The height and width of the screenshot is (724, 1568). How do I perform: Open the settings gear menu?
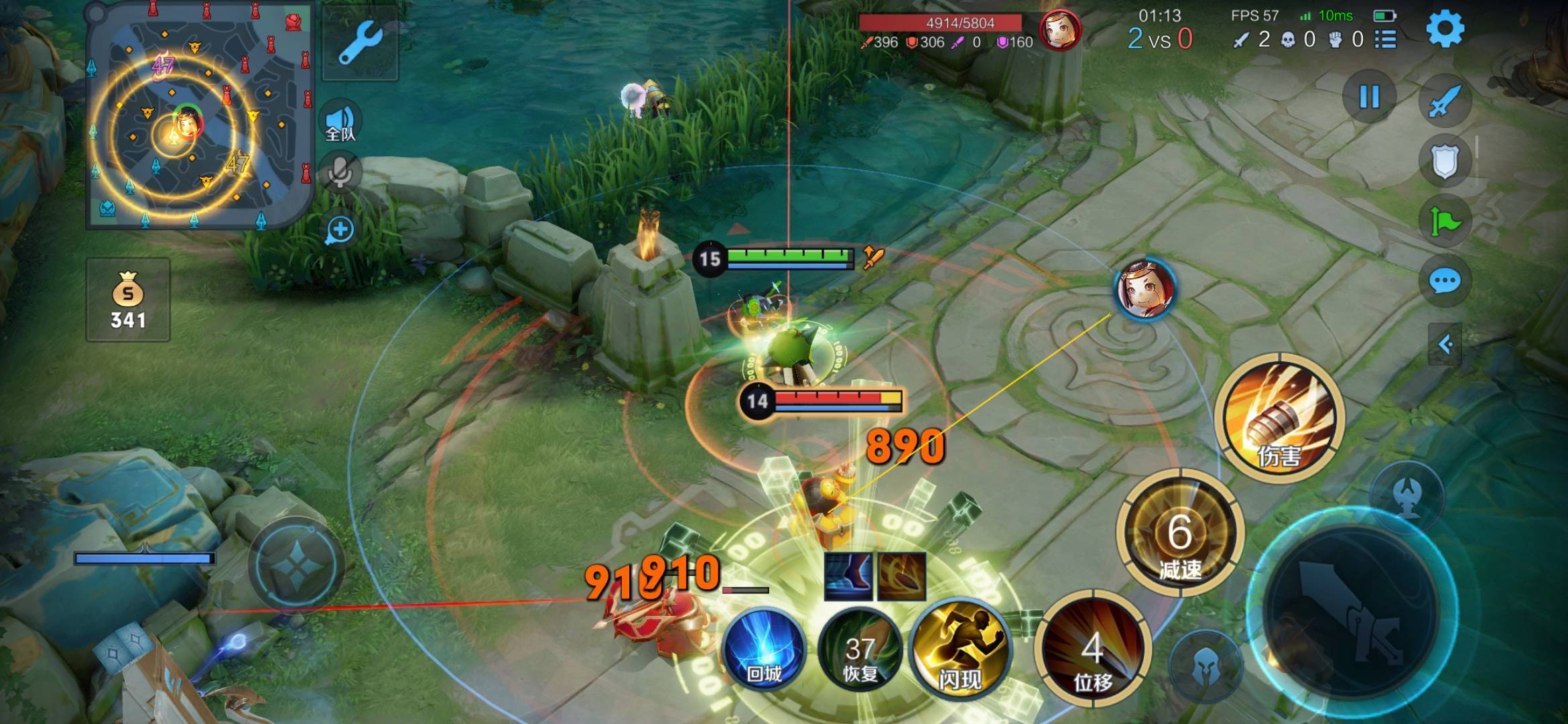1444,29
